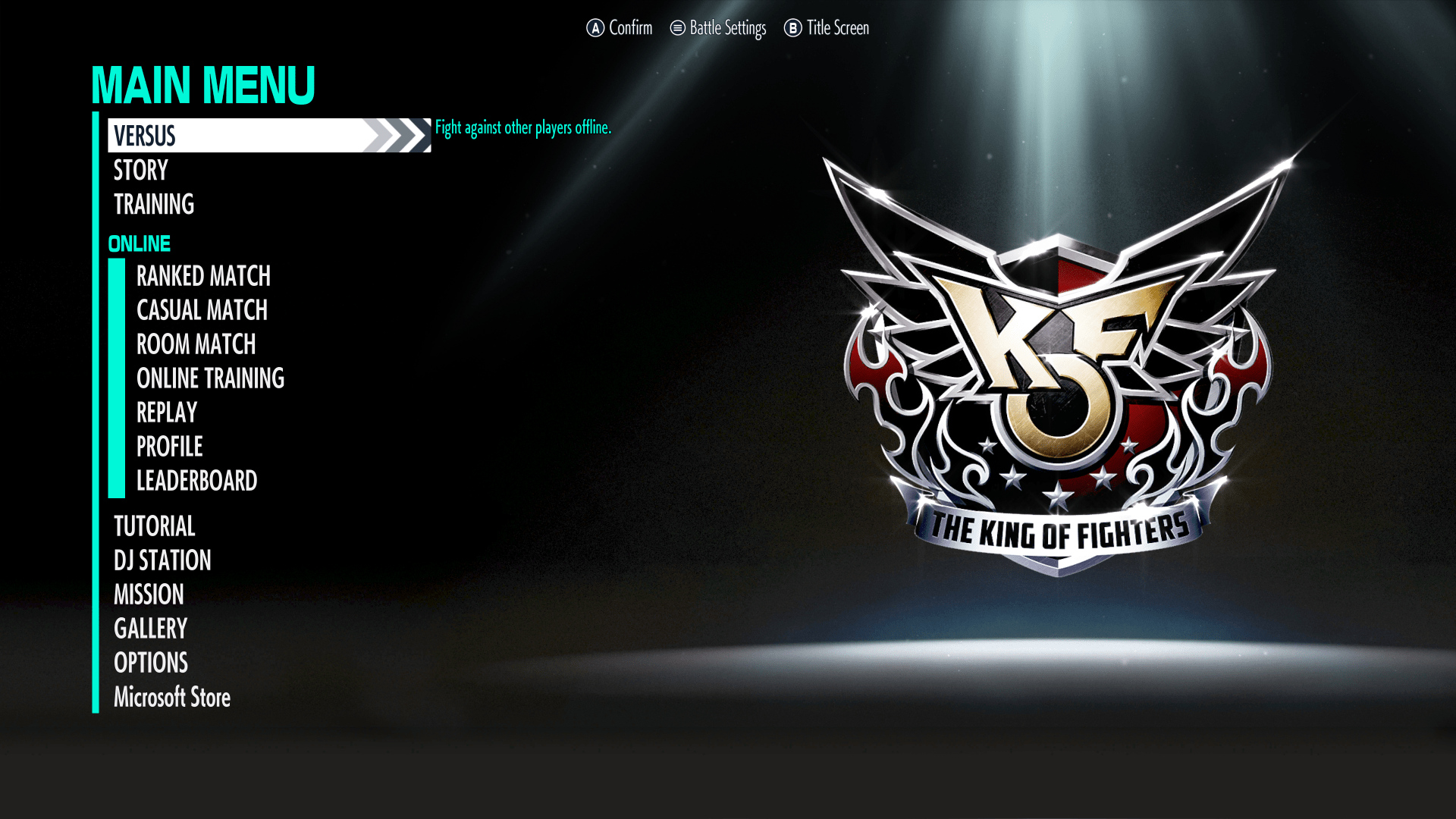View your PROFILE
The image size is (1456, 819).
pos(168,447)
